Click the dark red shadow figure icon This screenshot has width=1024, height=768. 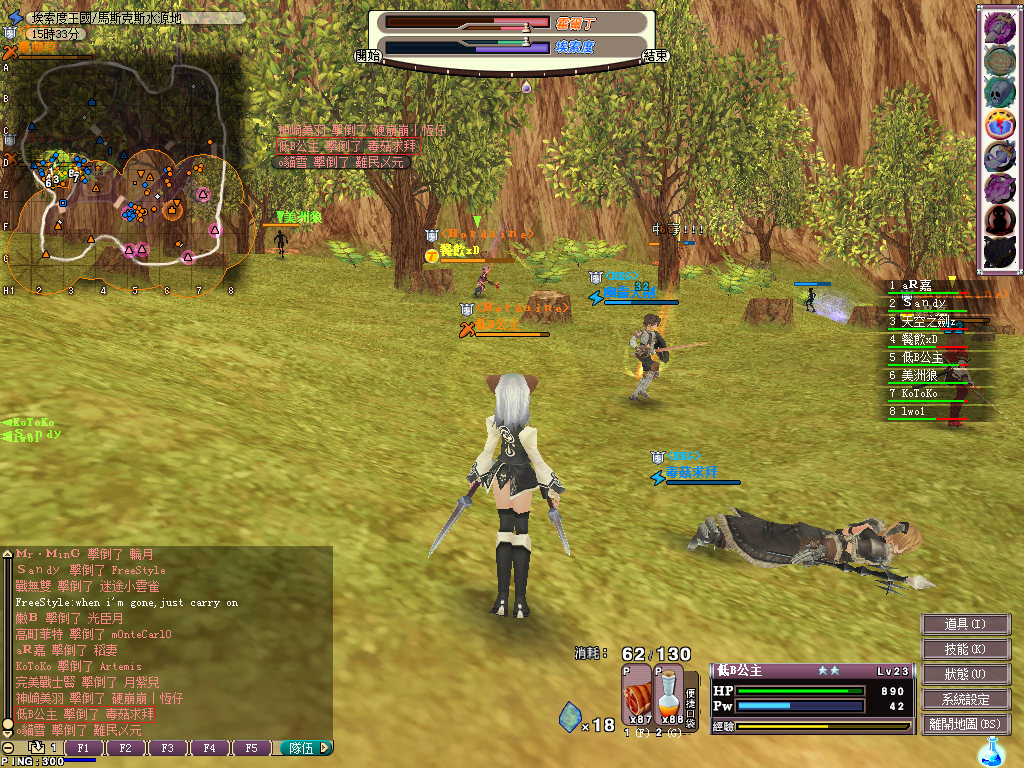[x=1000, y=220]
